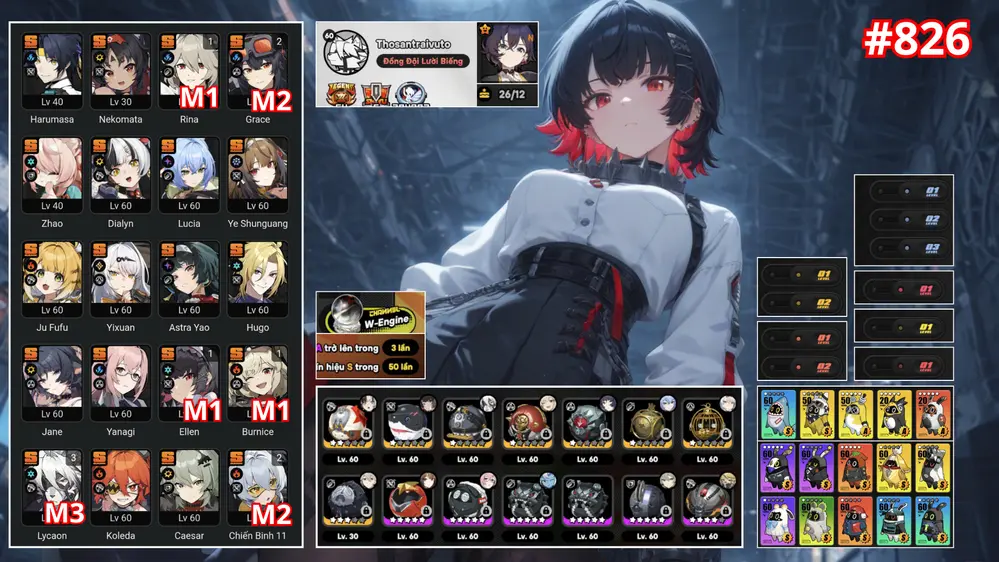This screenshot has height=562, width=999.
Task: Open the Chiến Binh 11 agent tile
Action: pyautogui.click(x=258, y=487)
